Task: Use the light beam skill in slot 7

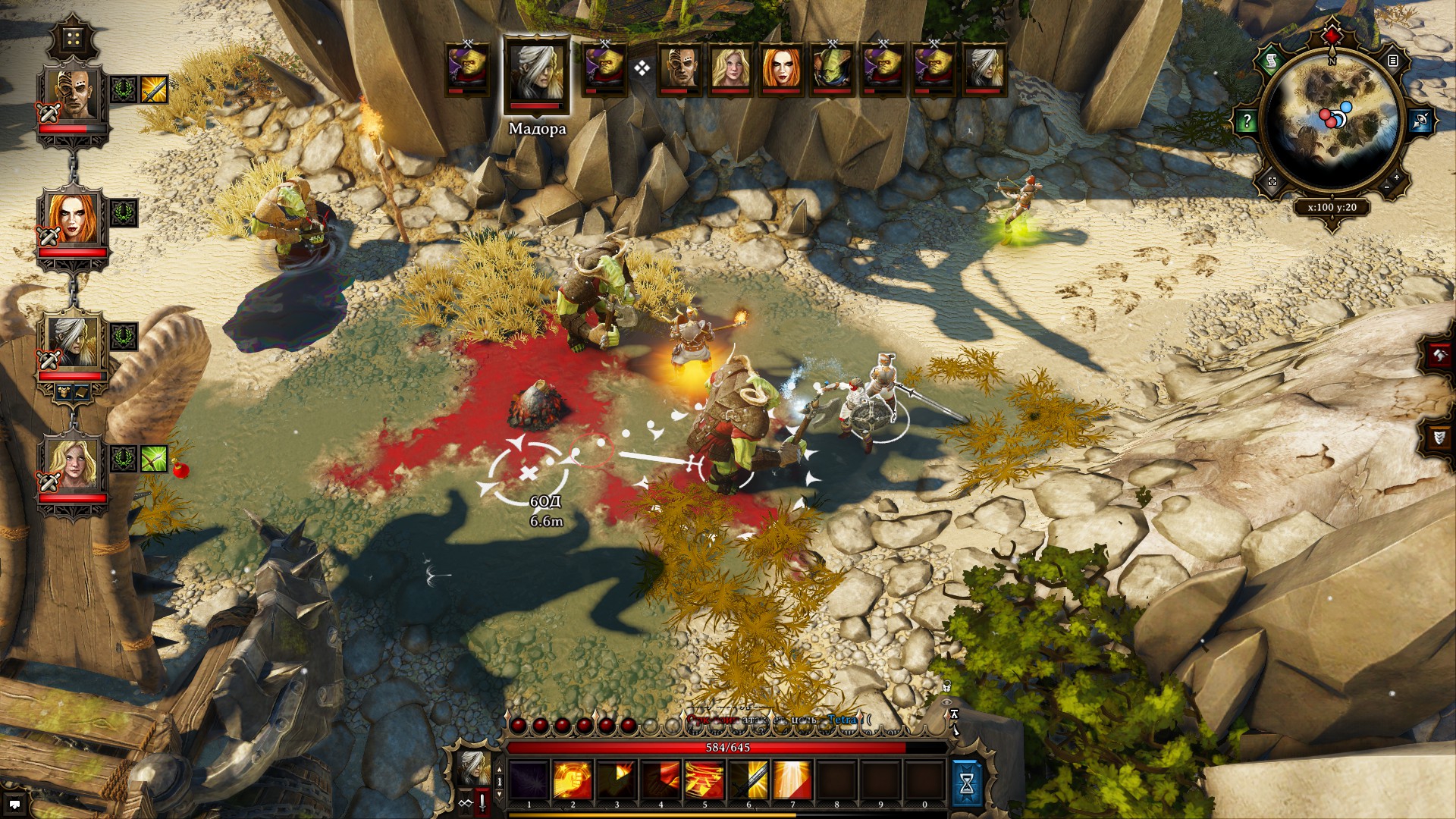Action: tap(792, 781)
